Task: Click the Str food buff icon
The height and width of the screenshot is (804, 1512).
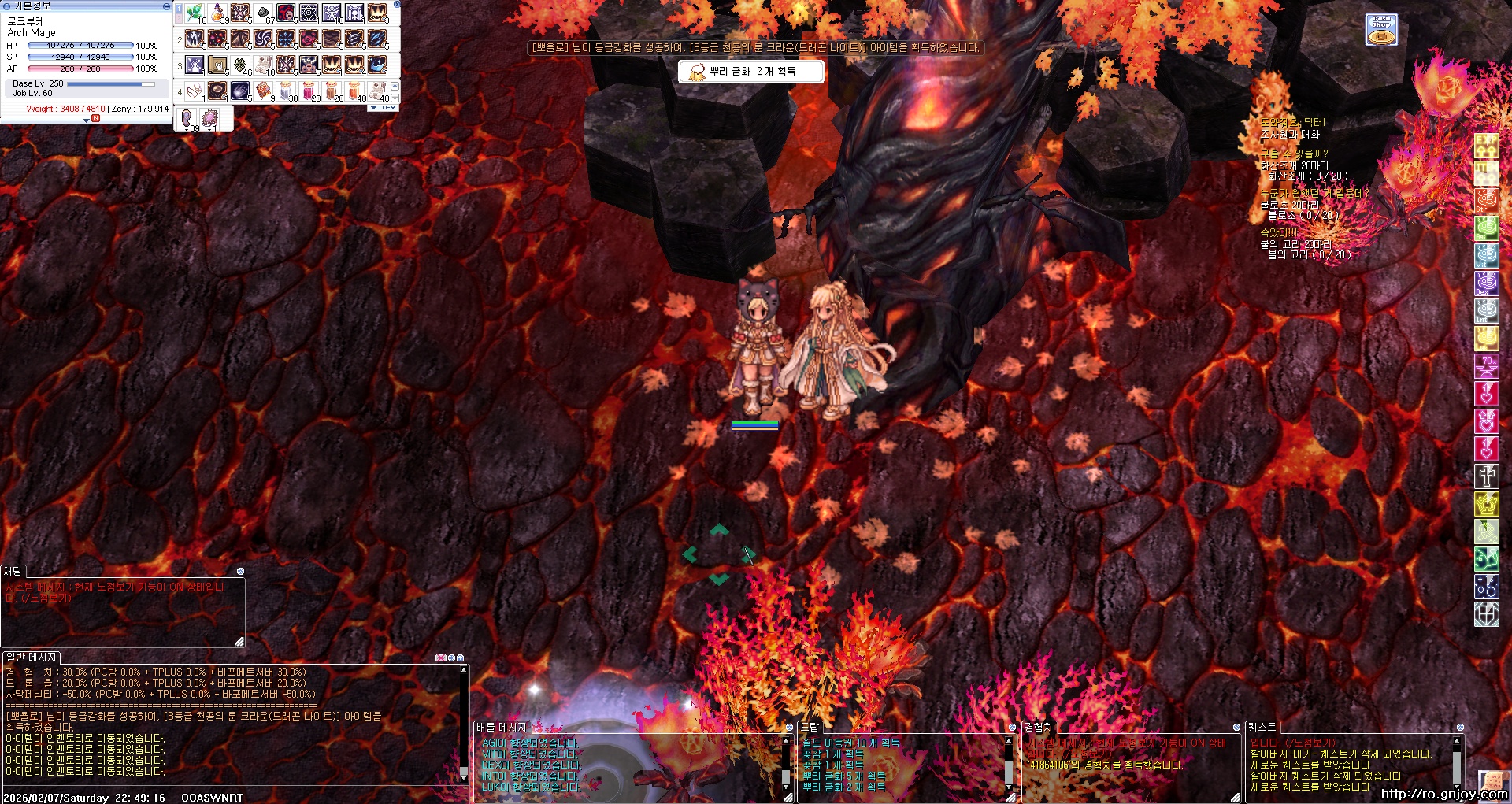Action: tap(1486, 200)
